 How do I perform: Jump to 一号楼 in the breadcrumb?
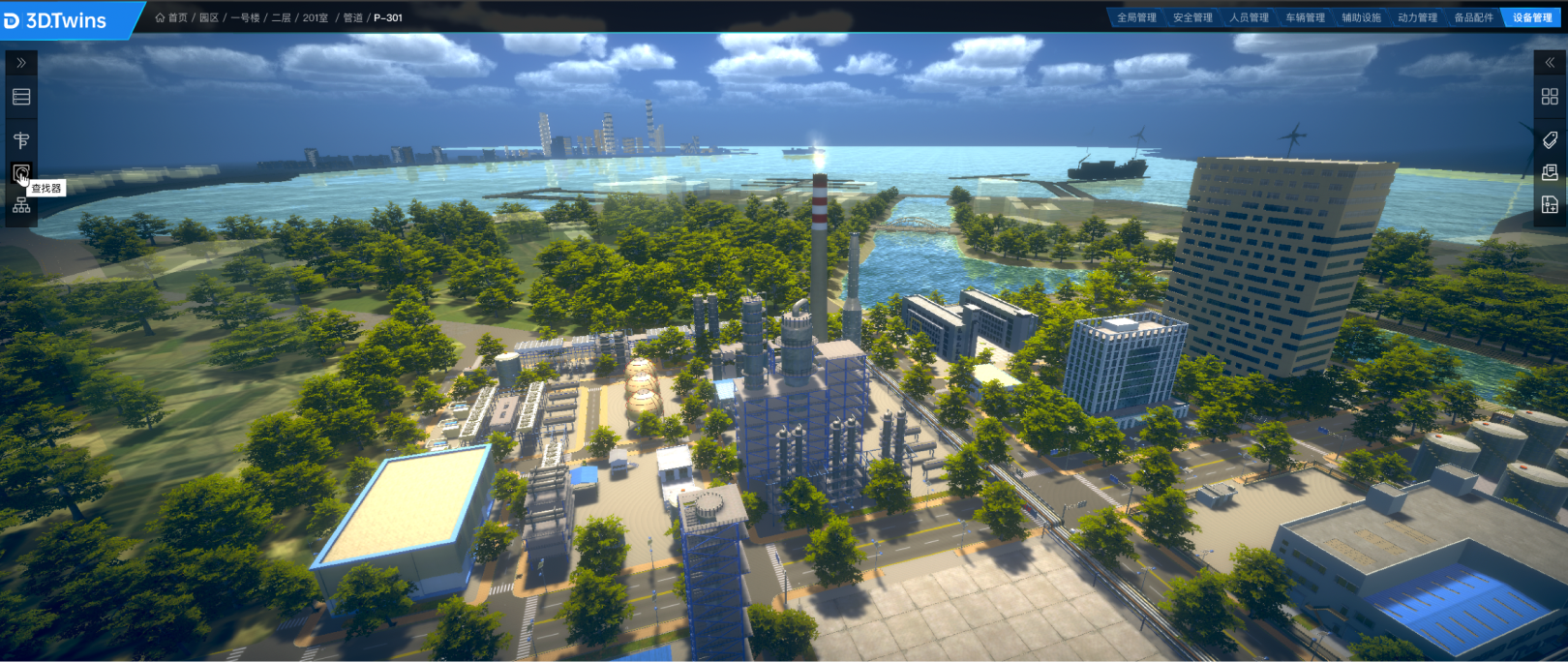pos(245,17)
